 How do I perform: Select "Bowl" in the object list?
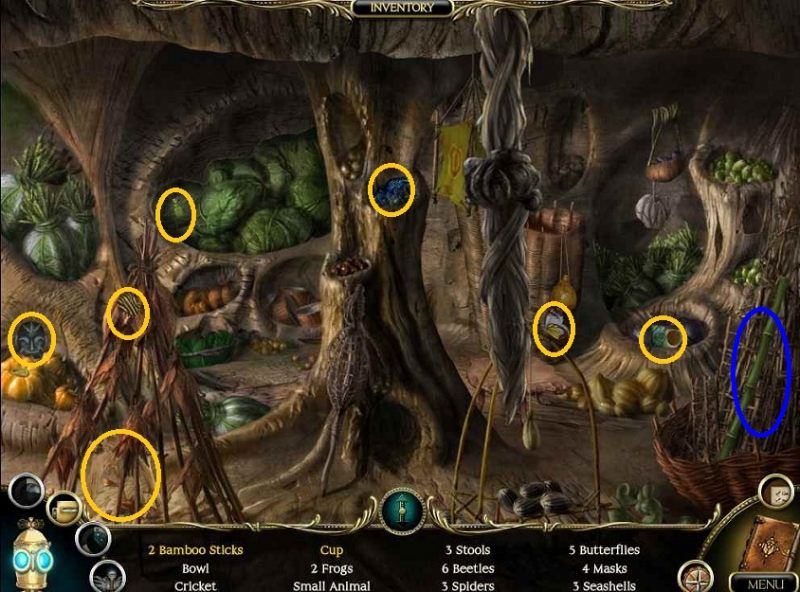[x=195, y=568]
